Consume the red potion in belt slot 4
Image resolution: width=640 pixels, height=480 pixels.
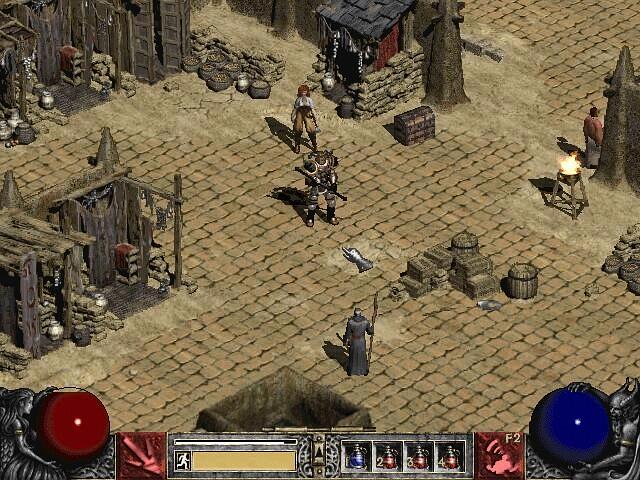click(x=450, y=457)
